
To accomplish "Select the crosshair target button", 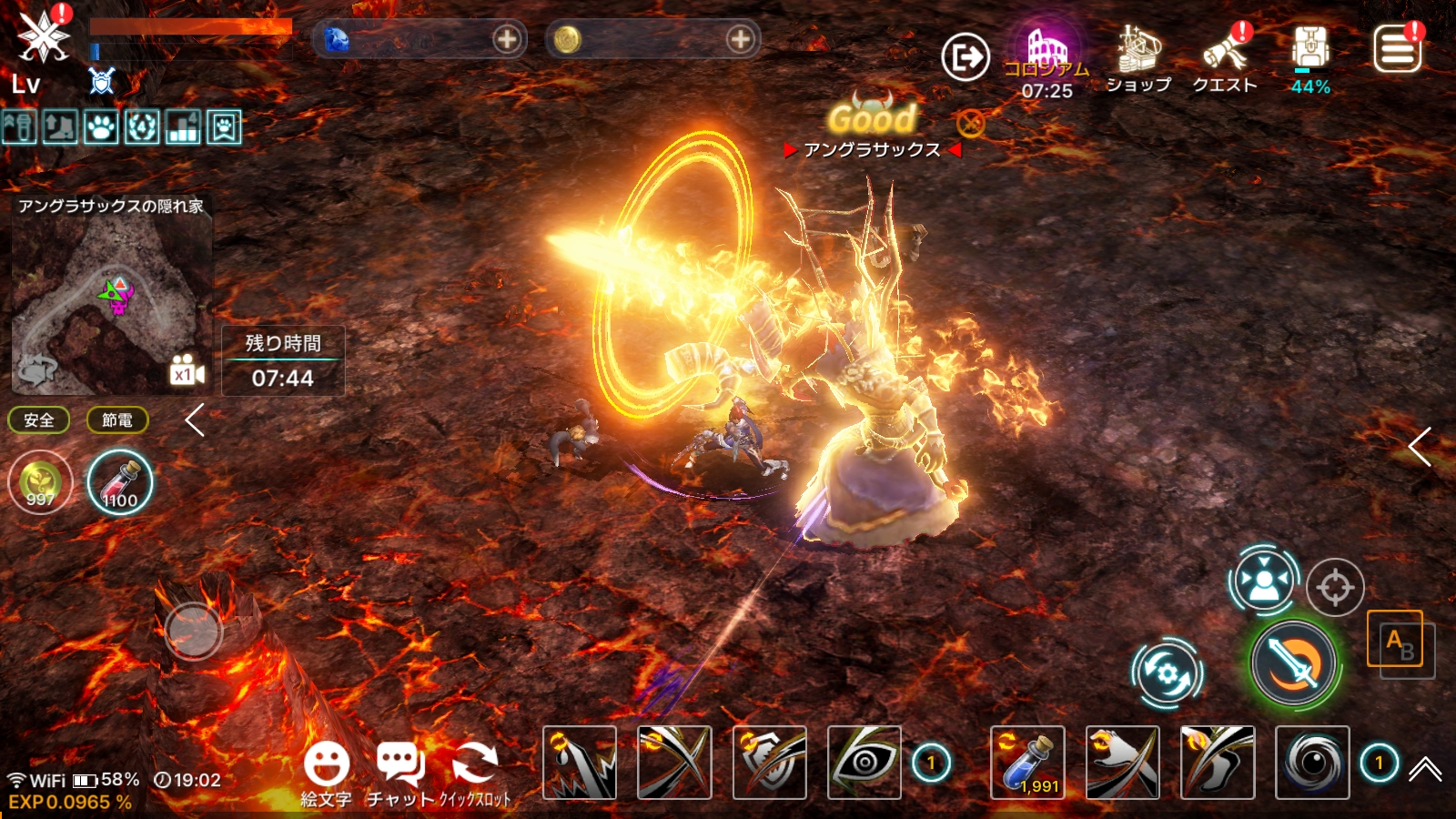I will [x=1335, y=588].
